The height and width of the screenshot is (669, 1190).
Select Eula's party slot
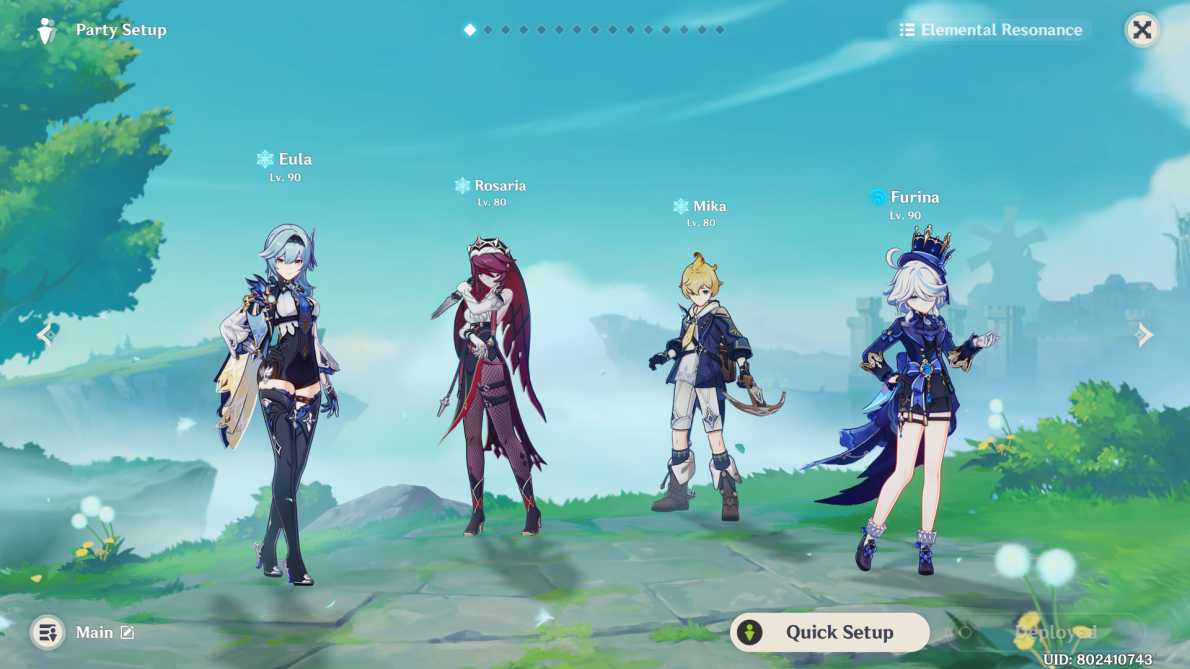coord(277,400)
